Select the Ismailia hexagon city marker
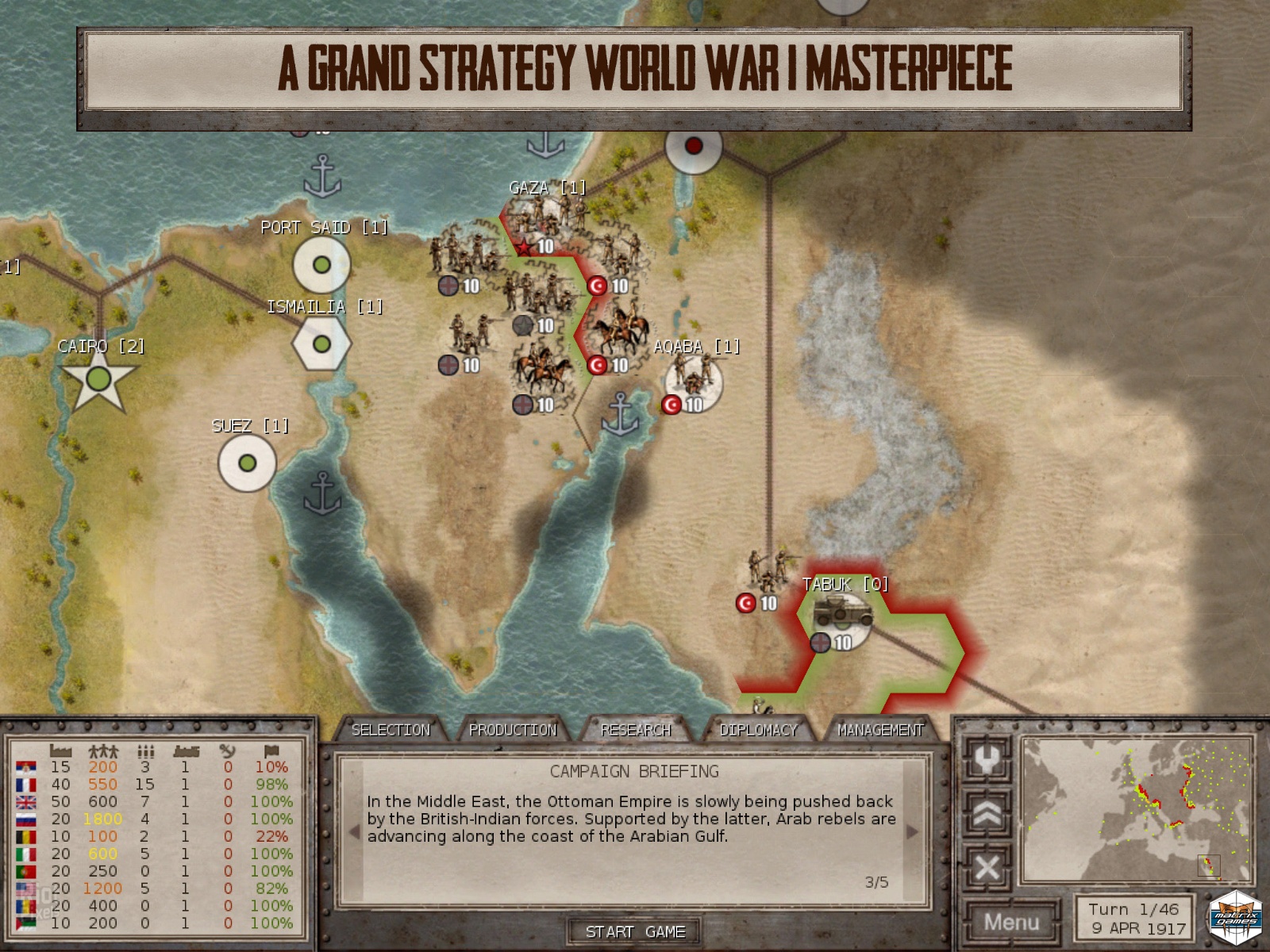Screen dimensions: 1270x952 (x=321, y=344)
